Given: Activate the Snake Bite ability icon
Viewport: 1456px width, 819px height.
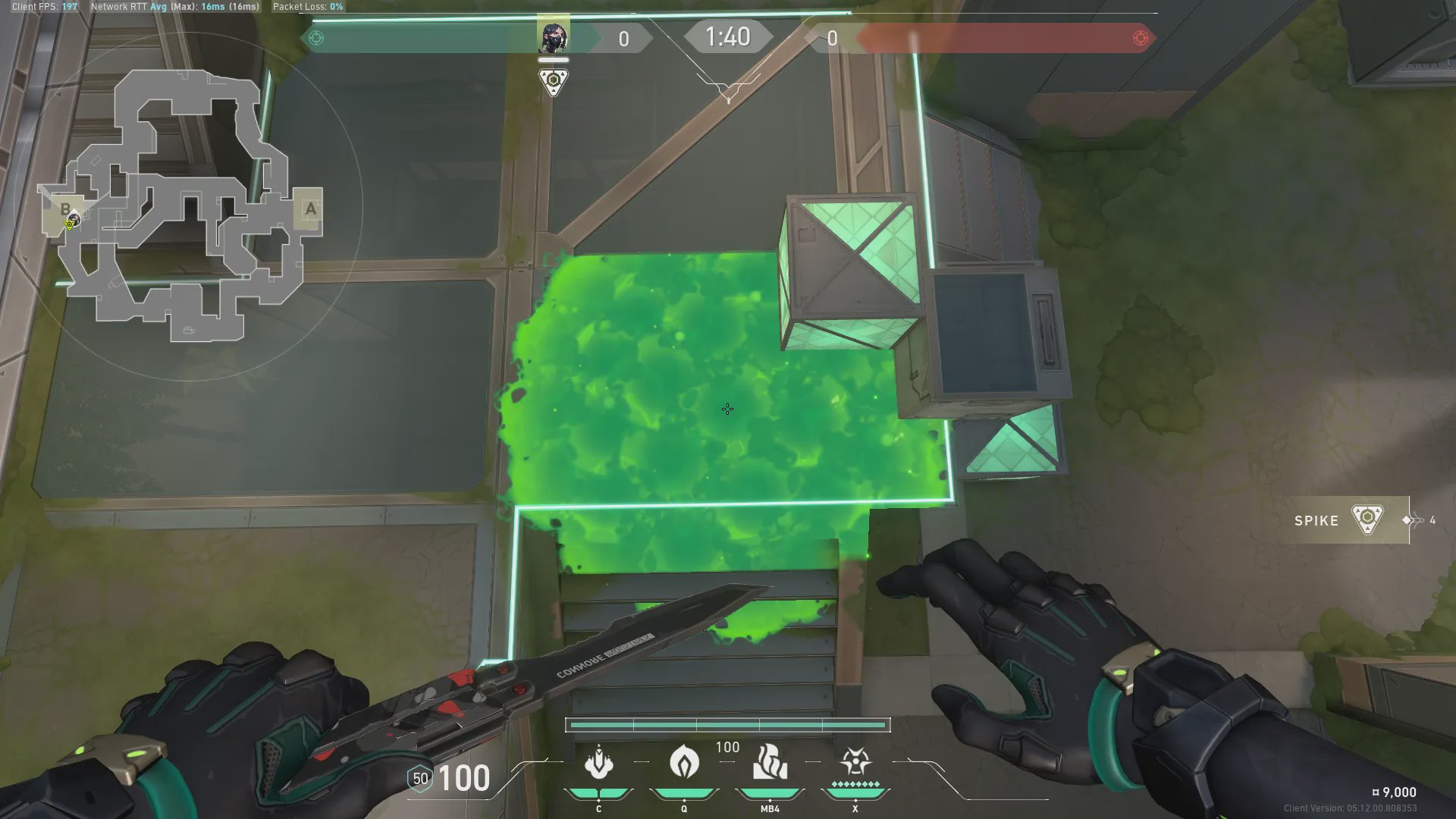Looking at the screenshot, I should (x=598, y=763).
